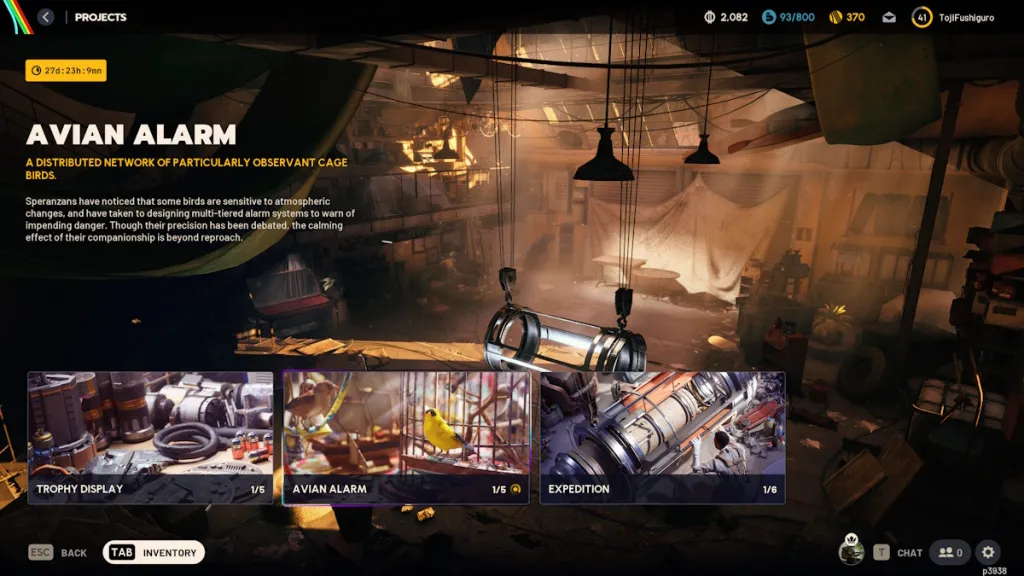Open the Trophy Display project card

[x=150, y=438]
